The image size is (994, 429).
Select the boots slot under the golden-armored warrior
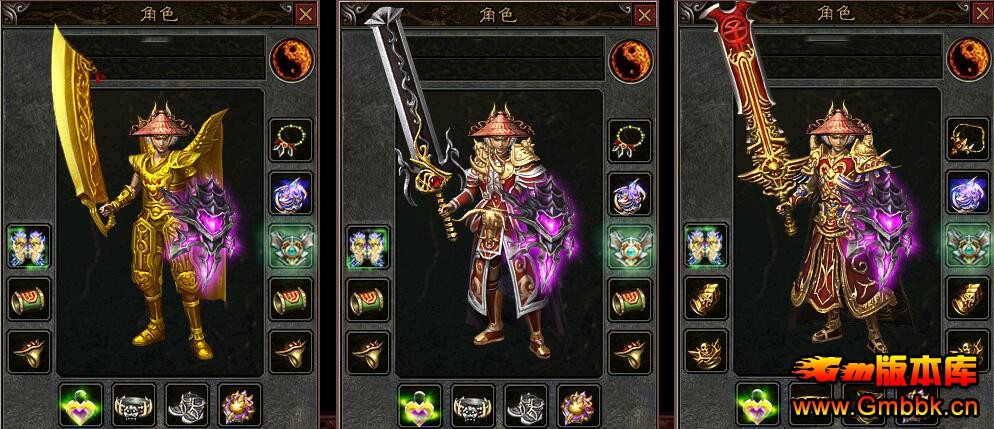(x=186, y=405)
